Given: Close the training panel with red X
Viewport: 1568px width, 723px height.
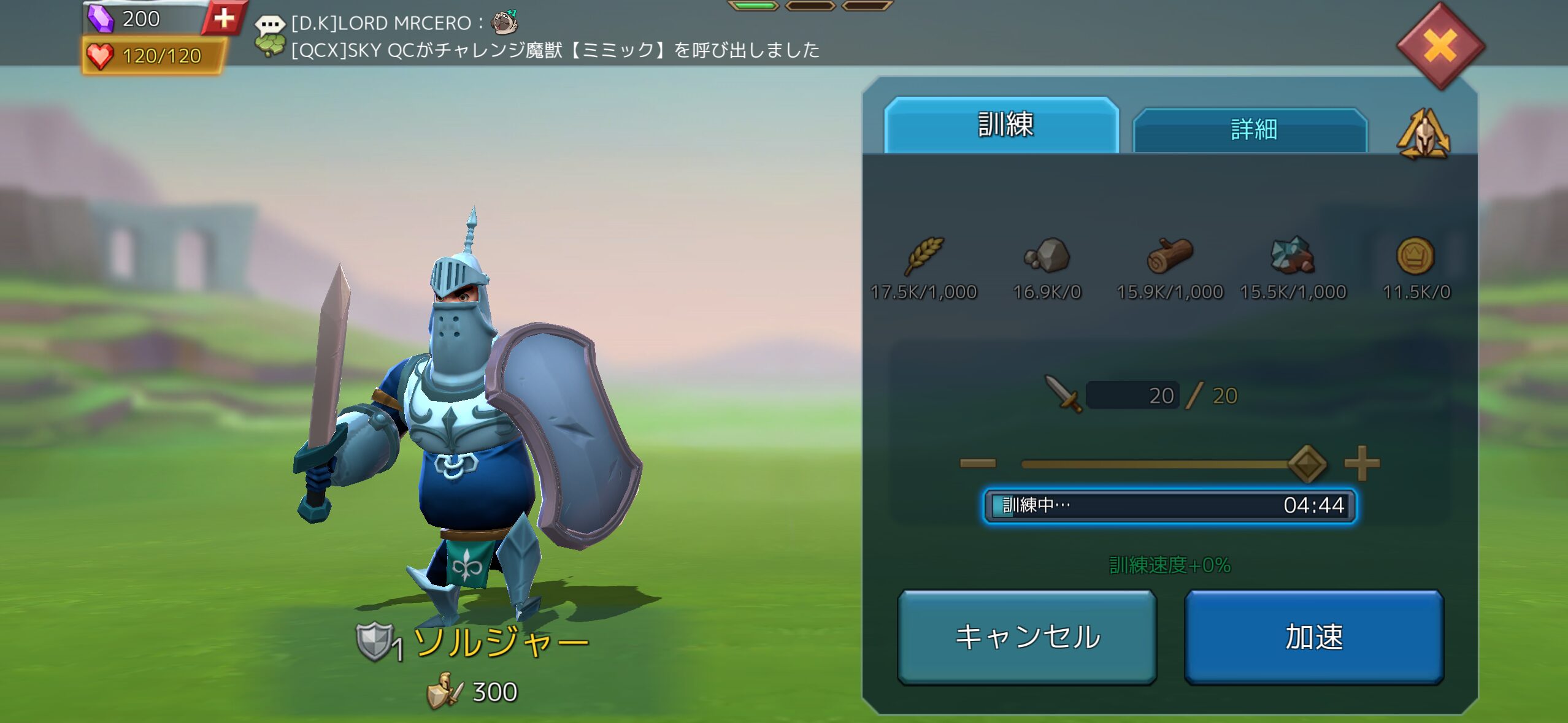Looking at the screenshot, I should (x=1440, y=46).
